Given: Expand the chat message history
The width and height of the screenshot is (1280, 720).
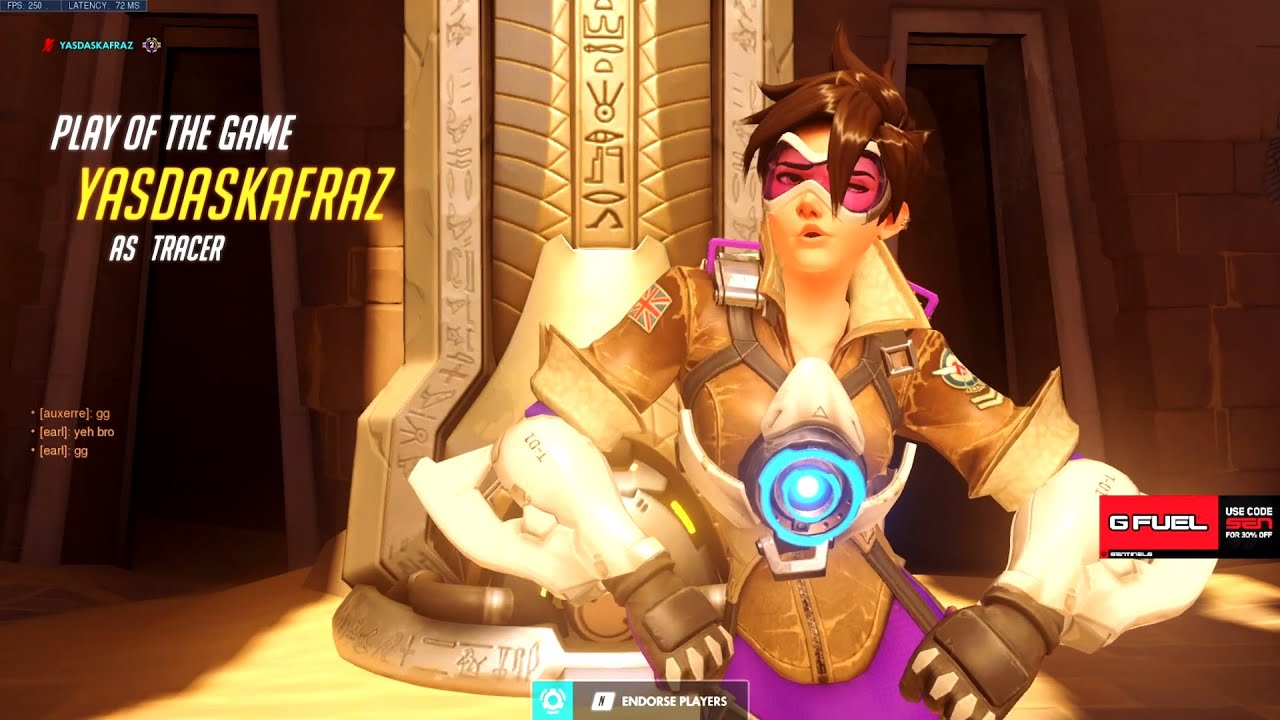Looking at the screenshot, I should [x=70, y=430].
